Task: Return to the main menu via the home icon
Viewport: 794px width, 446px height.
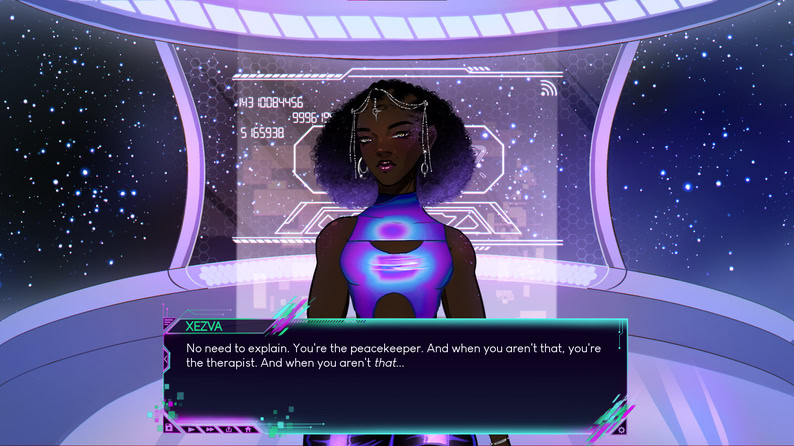Action: 247,429
